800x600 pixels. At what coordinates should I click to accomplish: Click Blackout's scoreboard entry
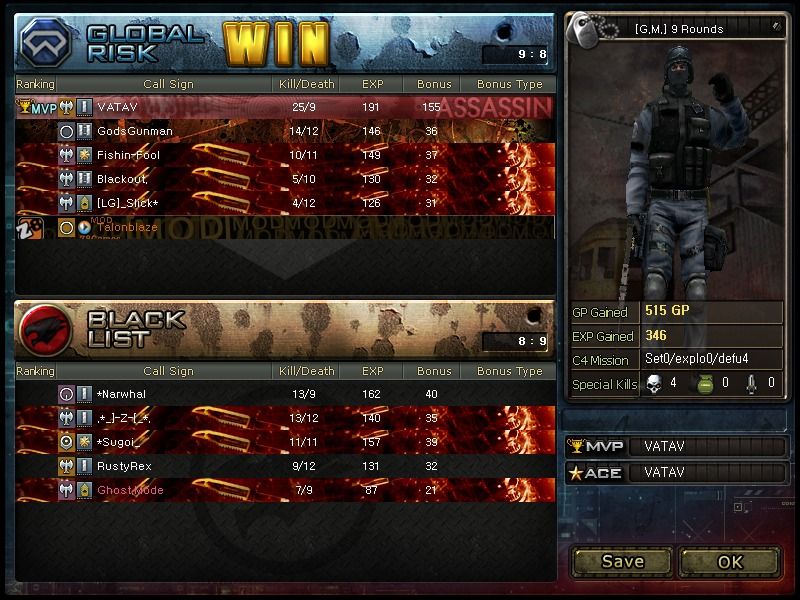[285, 179]
